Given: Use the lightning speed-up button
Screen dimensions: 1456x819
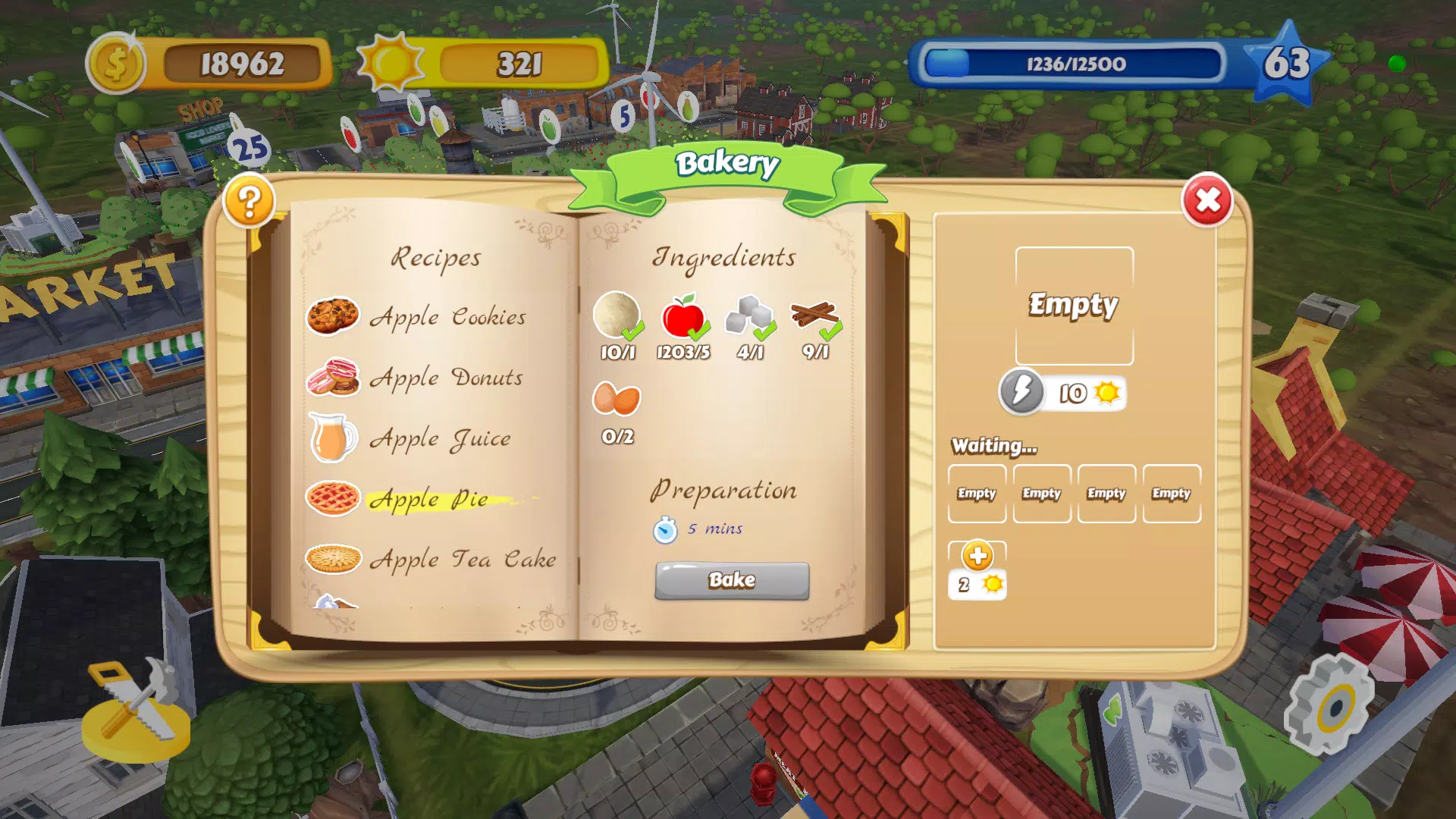Looking at the screenshot, I should 1022,392.
